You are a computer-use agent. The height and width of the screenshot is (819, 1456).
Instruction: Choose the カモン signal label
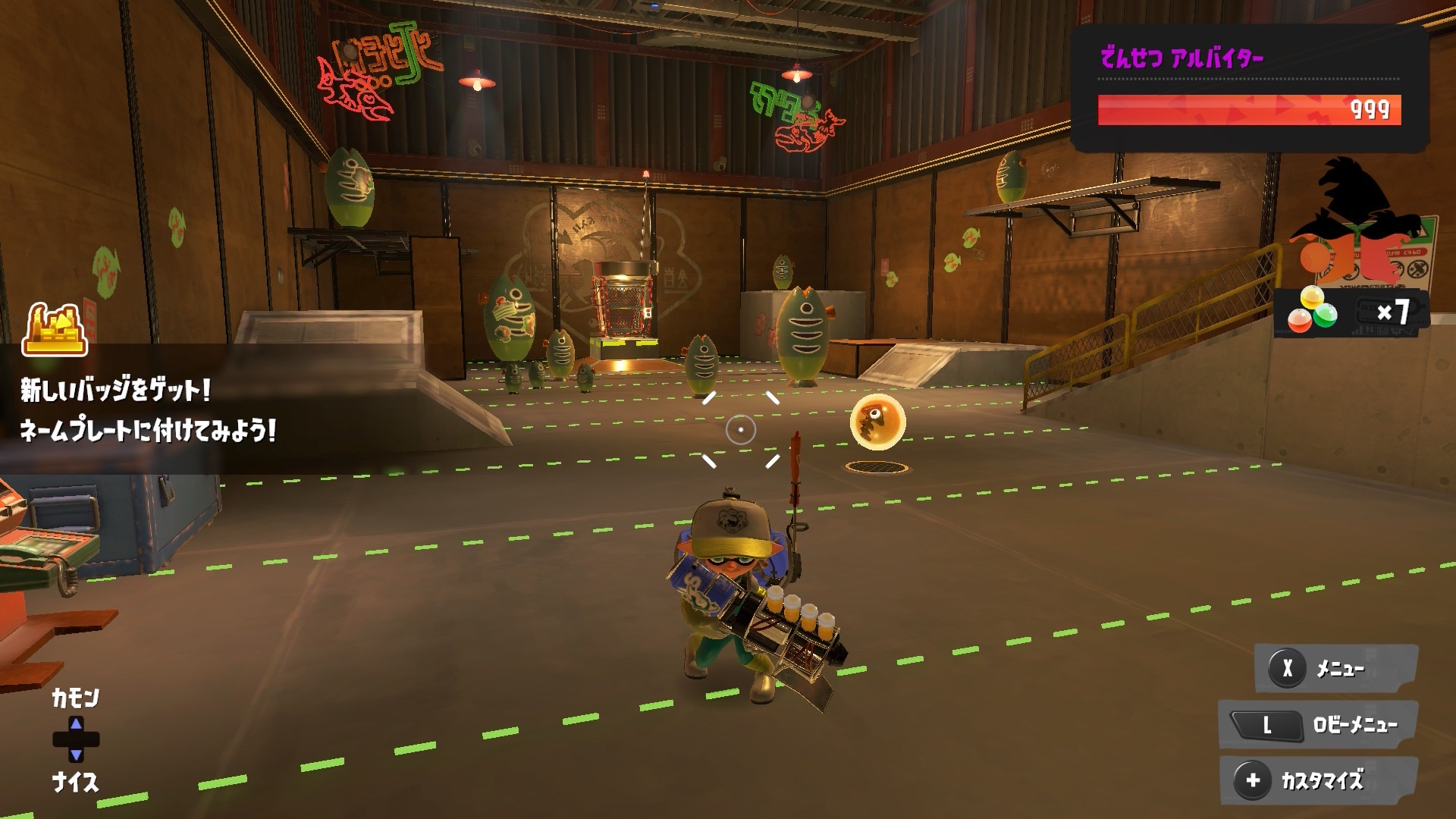pyautogui.click(x=75, y=698)
